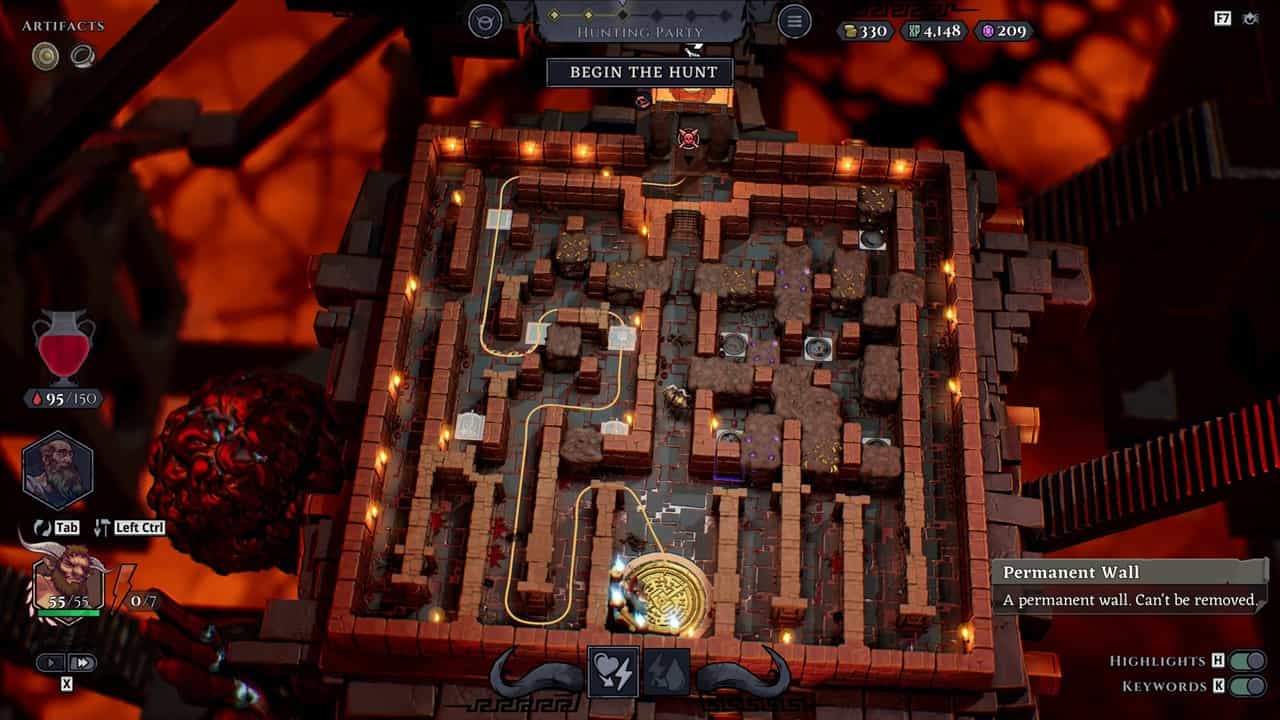Select the silver ring artifact
This screenshot has height=720, width=1280.
82,57
